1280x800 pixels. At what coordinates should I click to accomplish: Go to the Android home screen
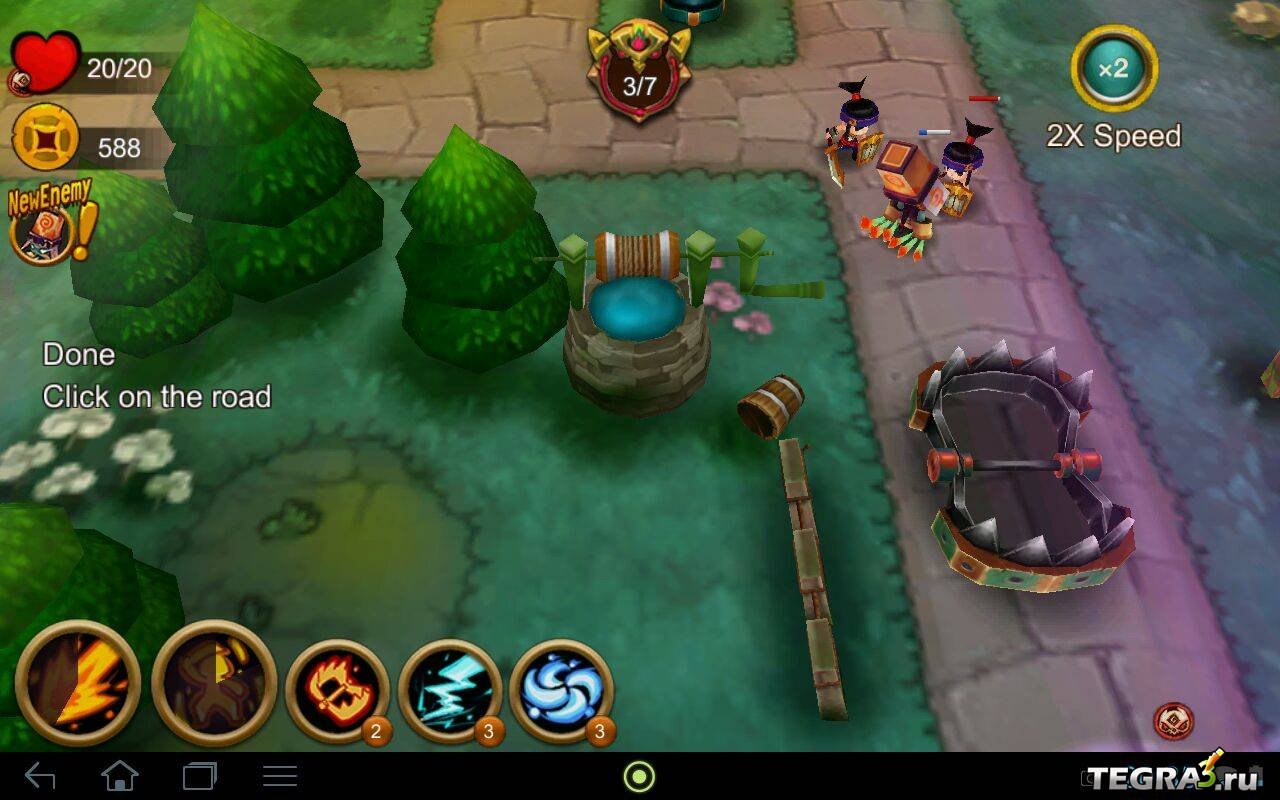tap(119, 776)
